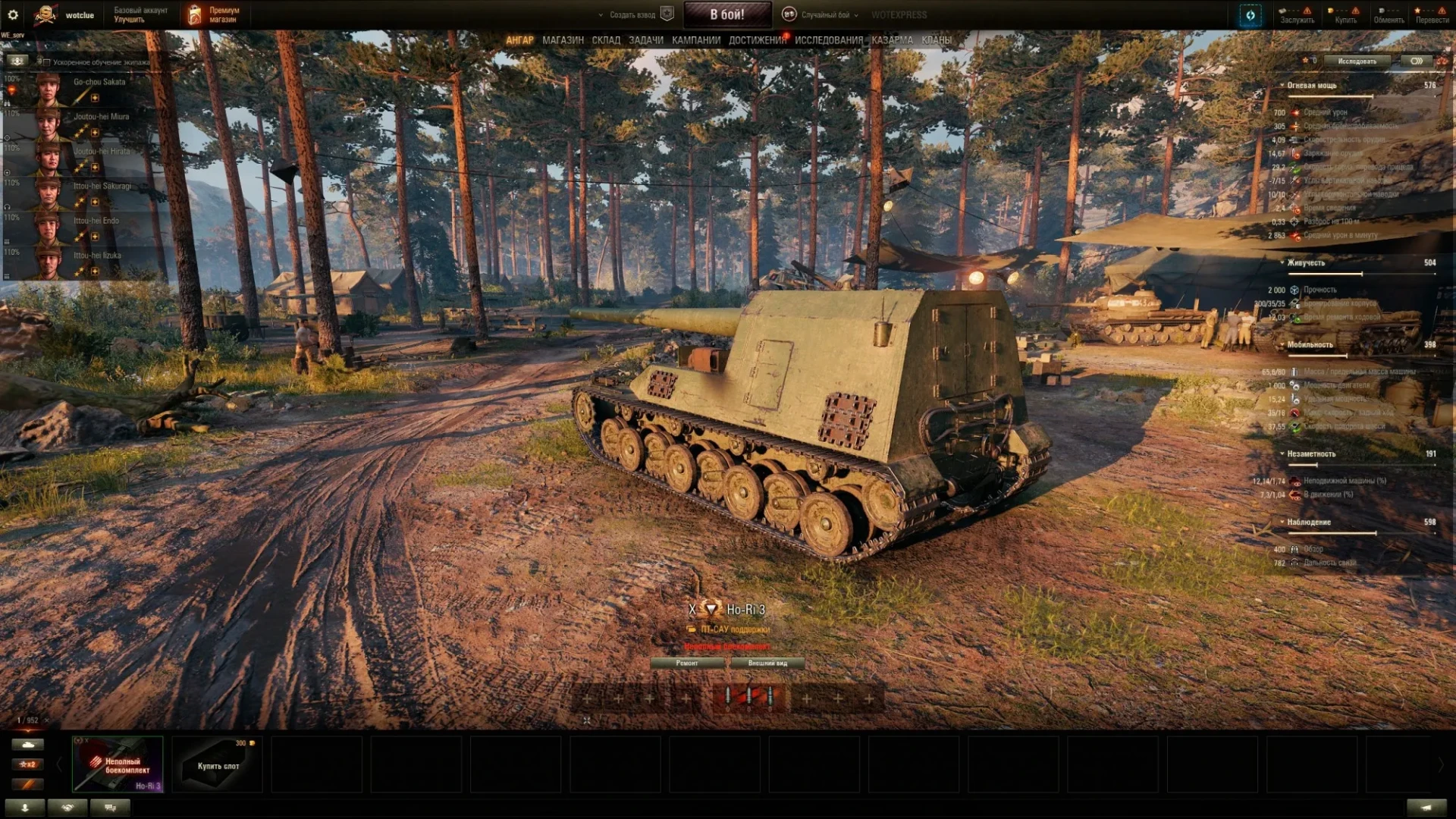Start the battle with «В бой!» button

tap(726, 14)
